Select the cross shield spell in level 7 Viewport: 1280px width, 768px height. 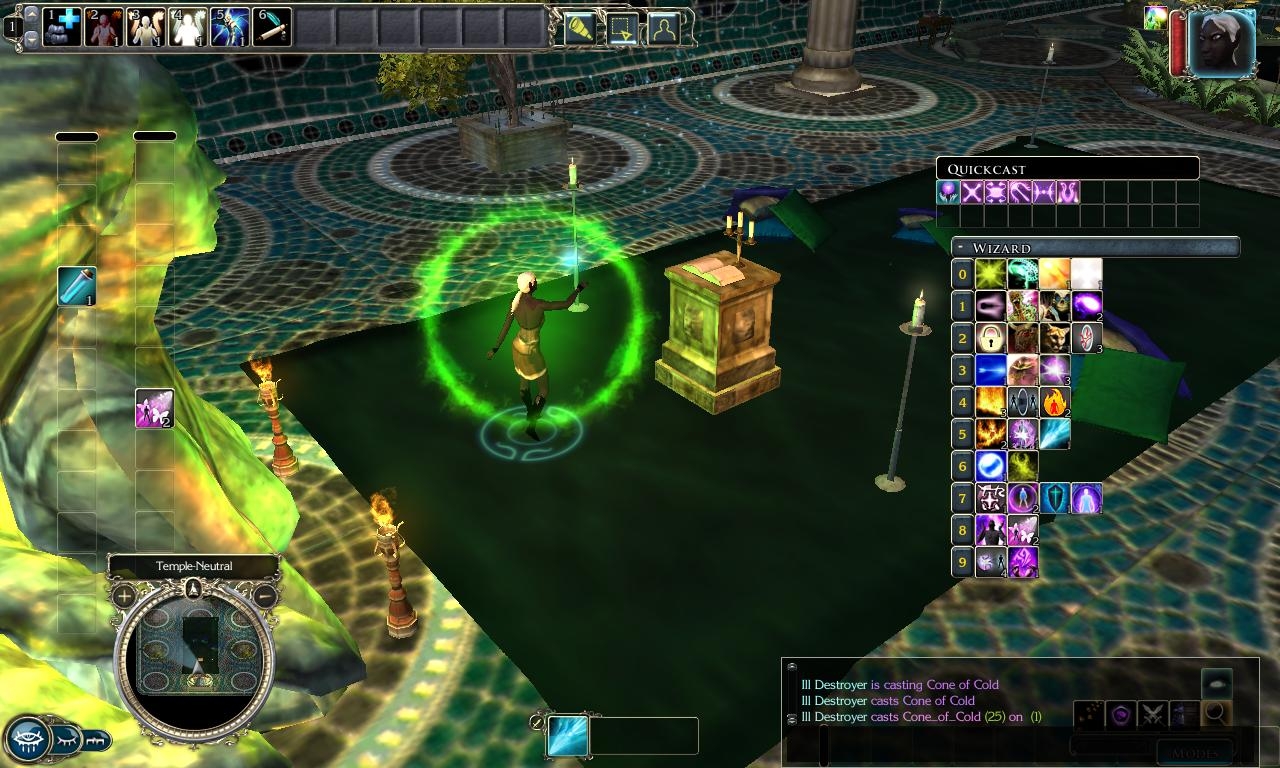coord(1054,498)
